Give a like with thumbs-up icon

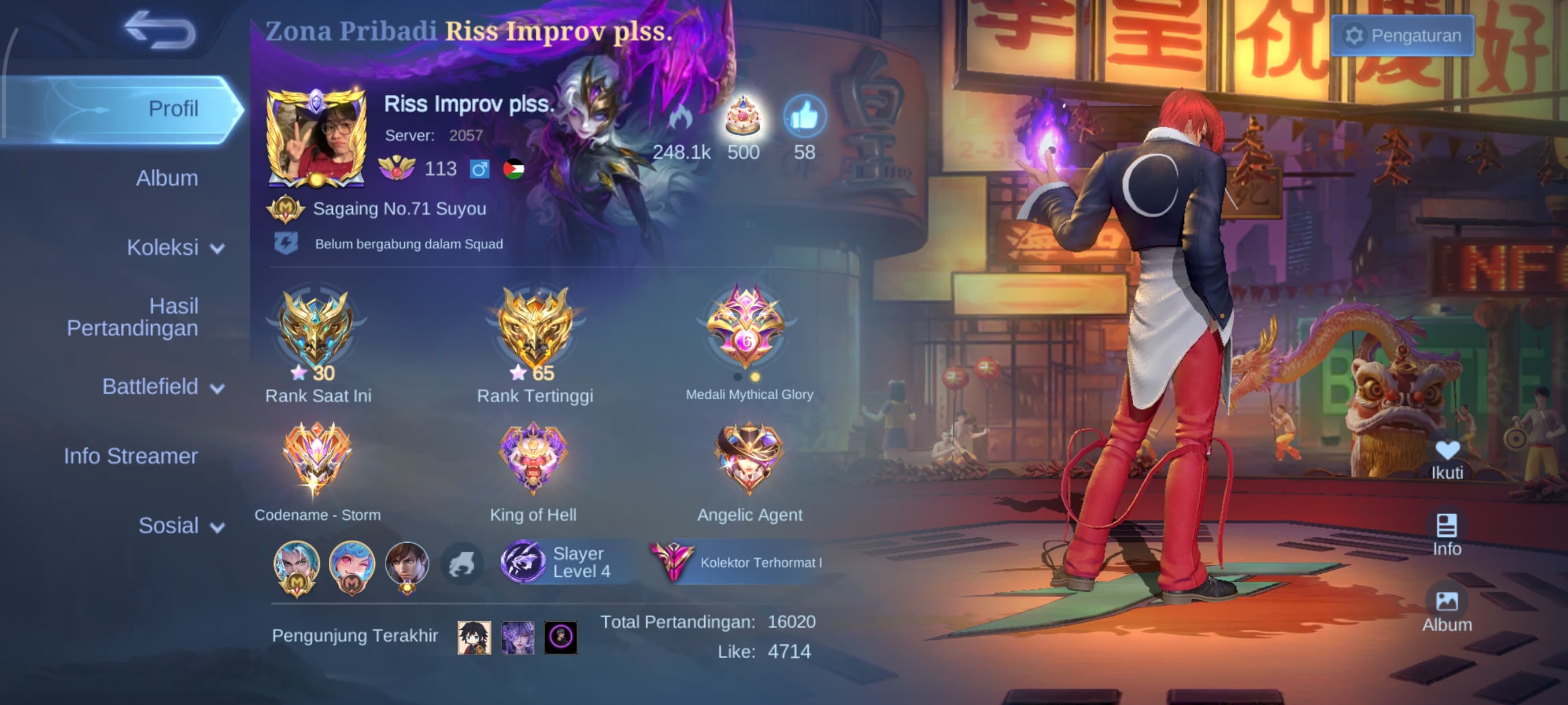pyautogui.click(x=804, y=117)
